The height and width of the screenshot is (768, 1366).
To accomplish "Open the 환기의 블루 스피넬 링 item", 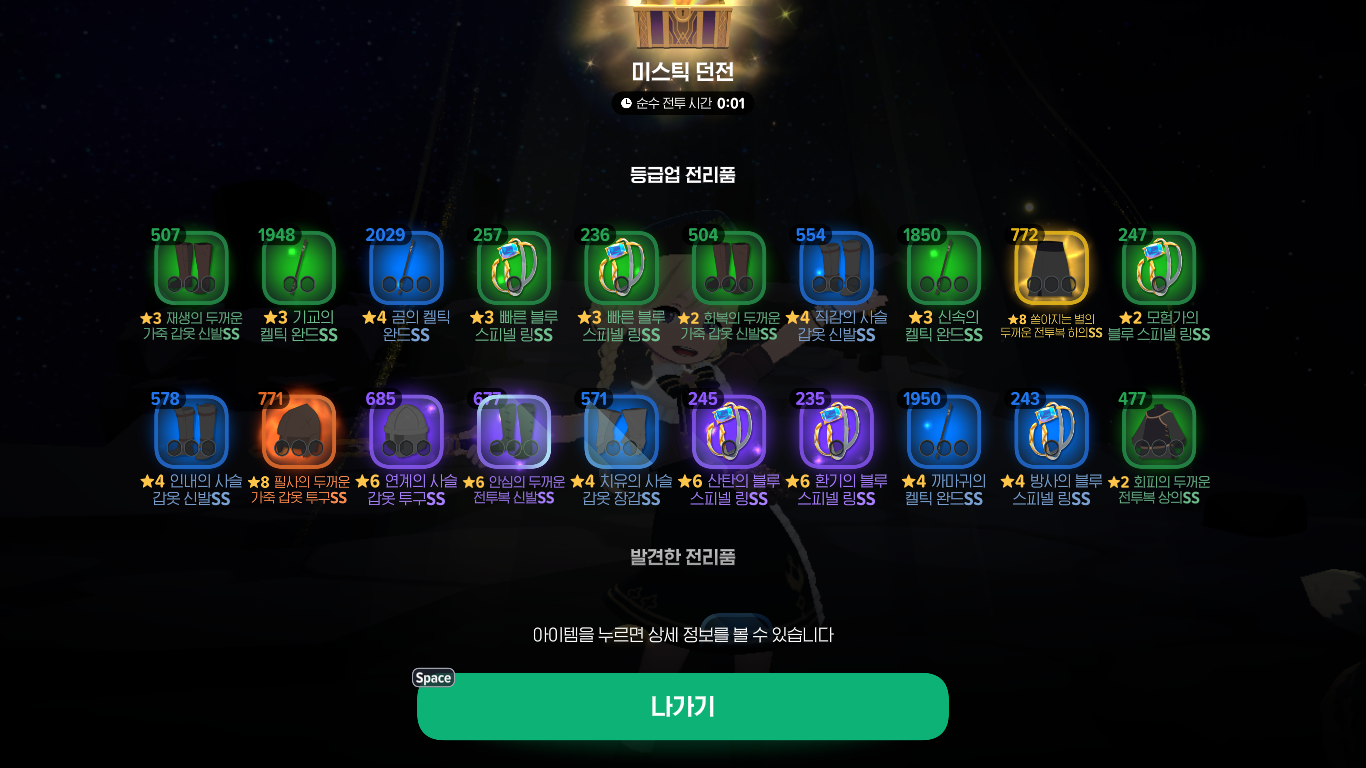I will 834,431.
